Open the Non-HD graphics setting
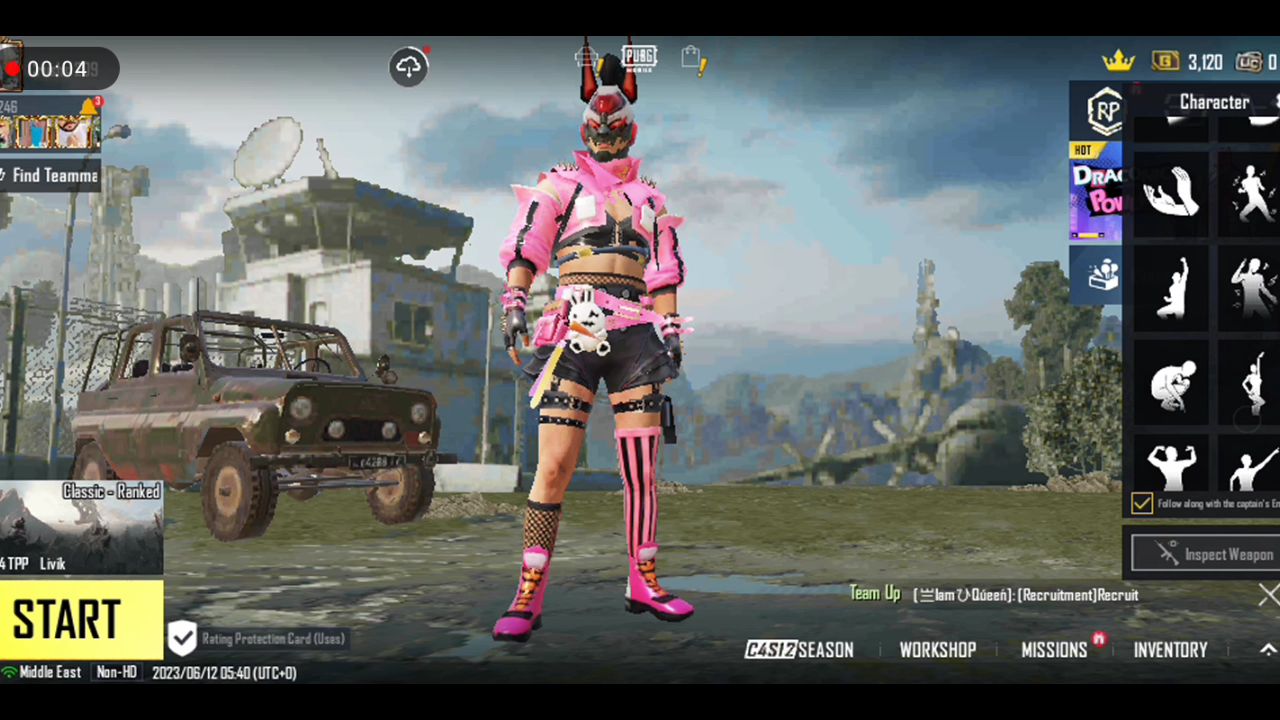 tap(116, 673)
